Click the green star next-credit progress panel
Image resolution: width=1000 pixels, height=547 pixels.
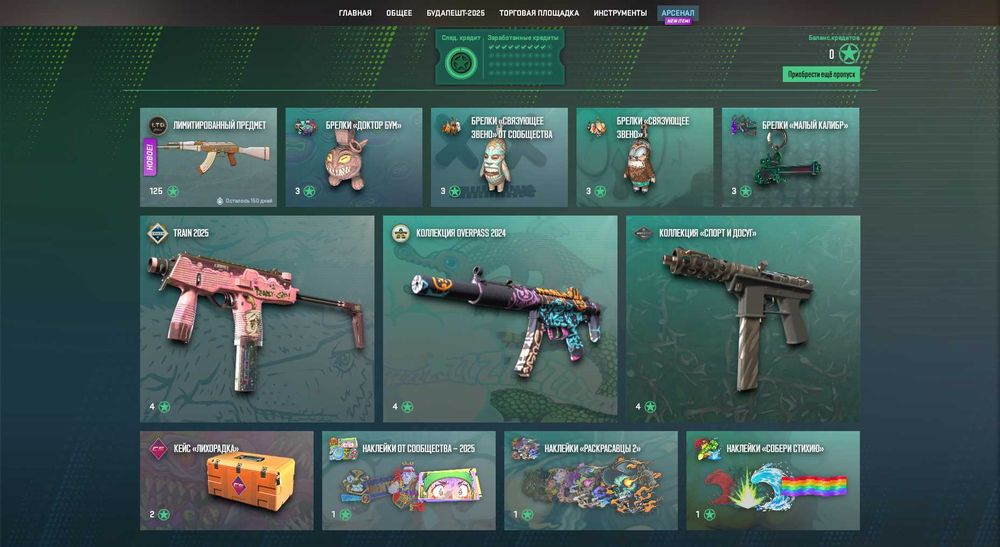(x=460, y=64)
